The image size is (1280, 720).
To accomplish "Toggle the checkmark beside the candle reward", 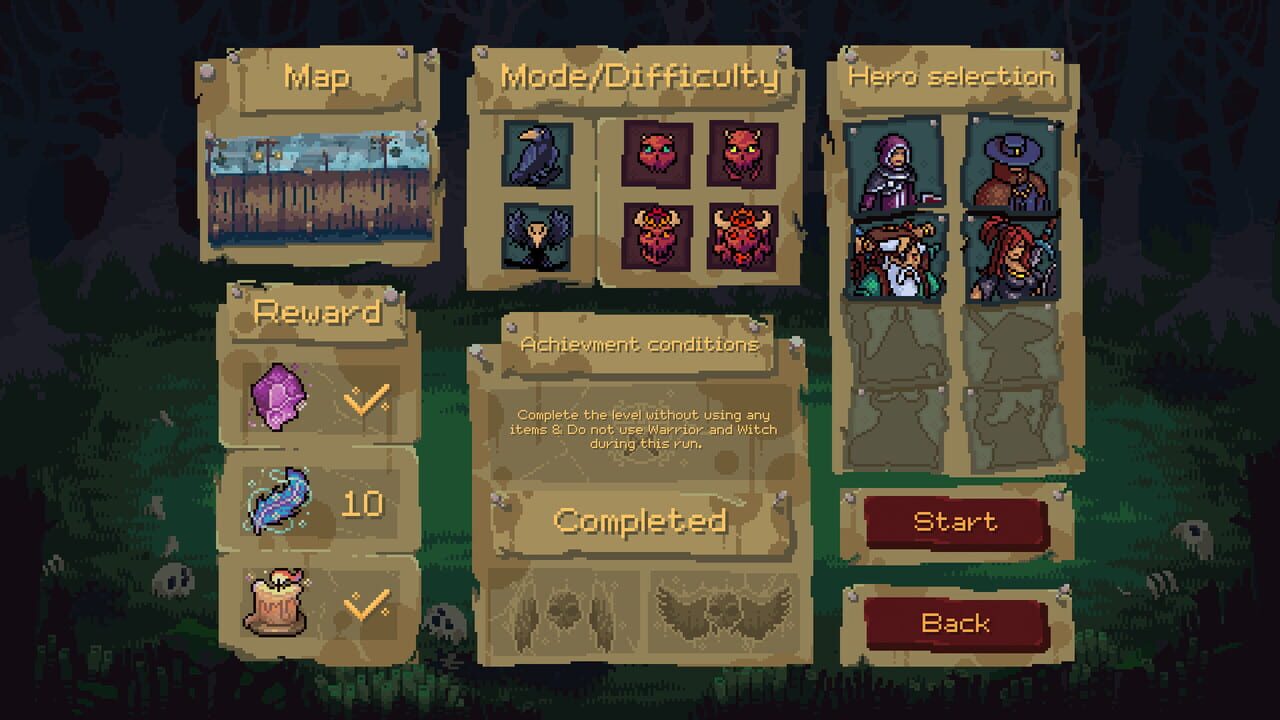I will pos(366,604).
